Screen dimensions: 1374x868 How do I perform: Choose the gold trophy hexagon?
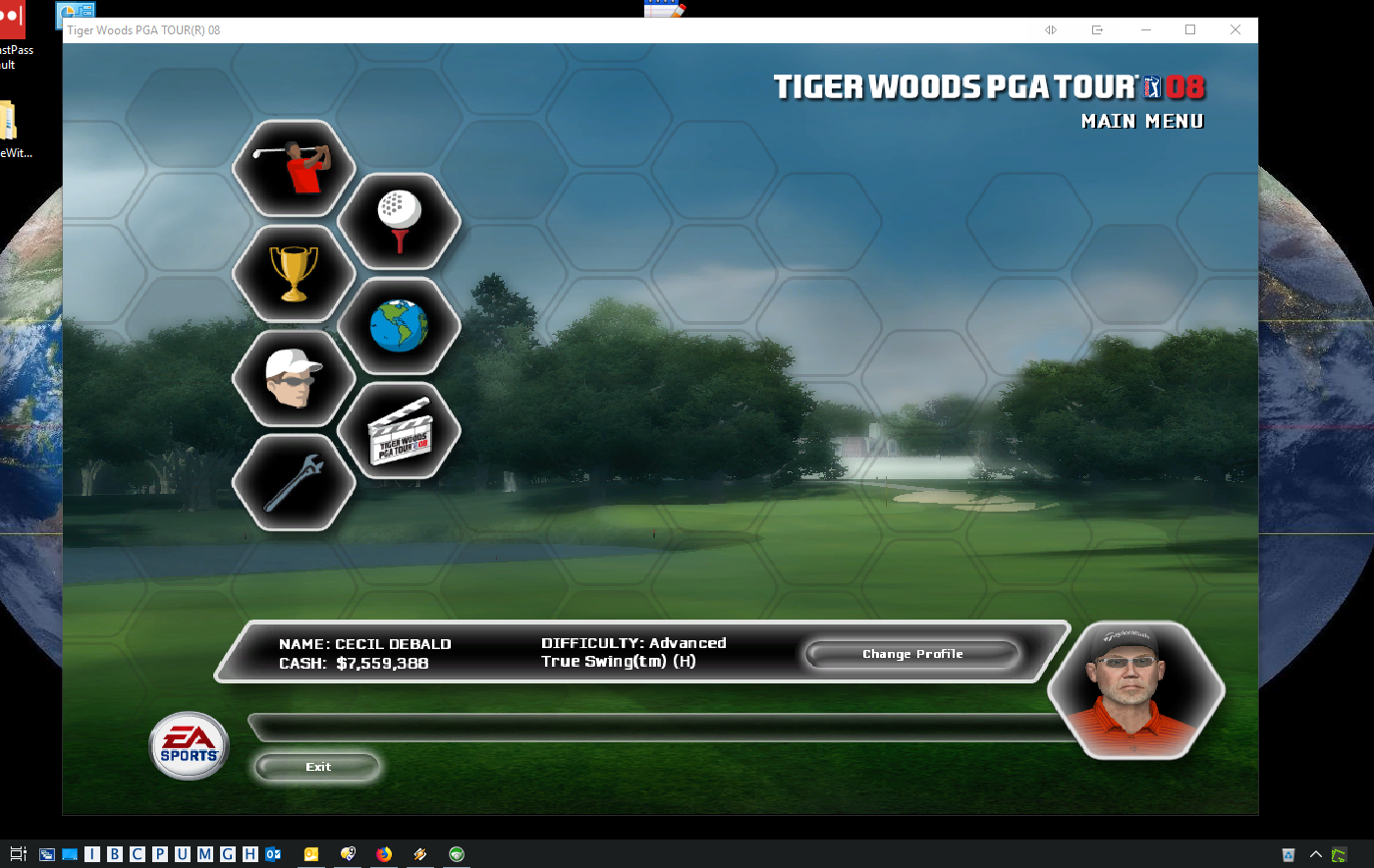294,274
